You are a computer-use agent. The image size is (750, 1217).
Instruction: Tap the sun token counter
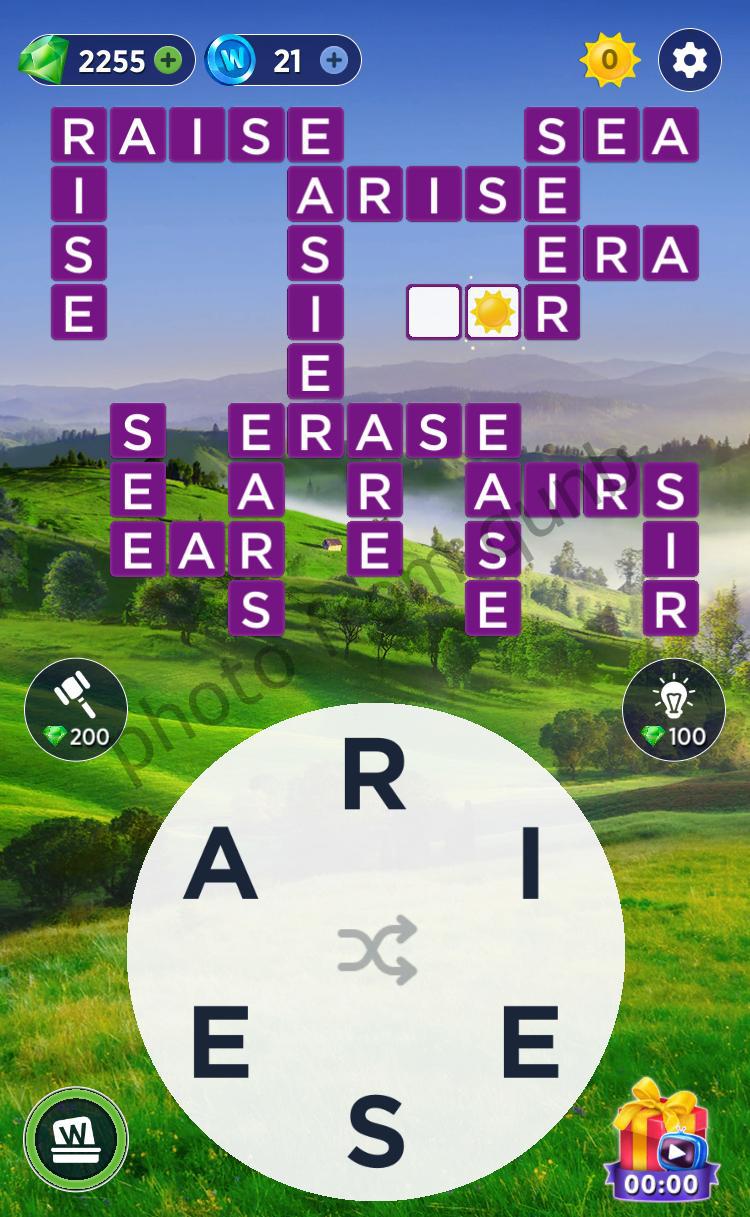pos(609,61)
